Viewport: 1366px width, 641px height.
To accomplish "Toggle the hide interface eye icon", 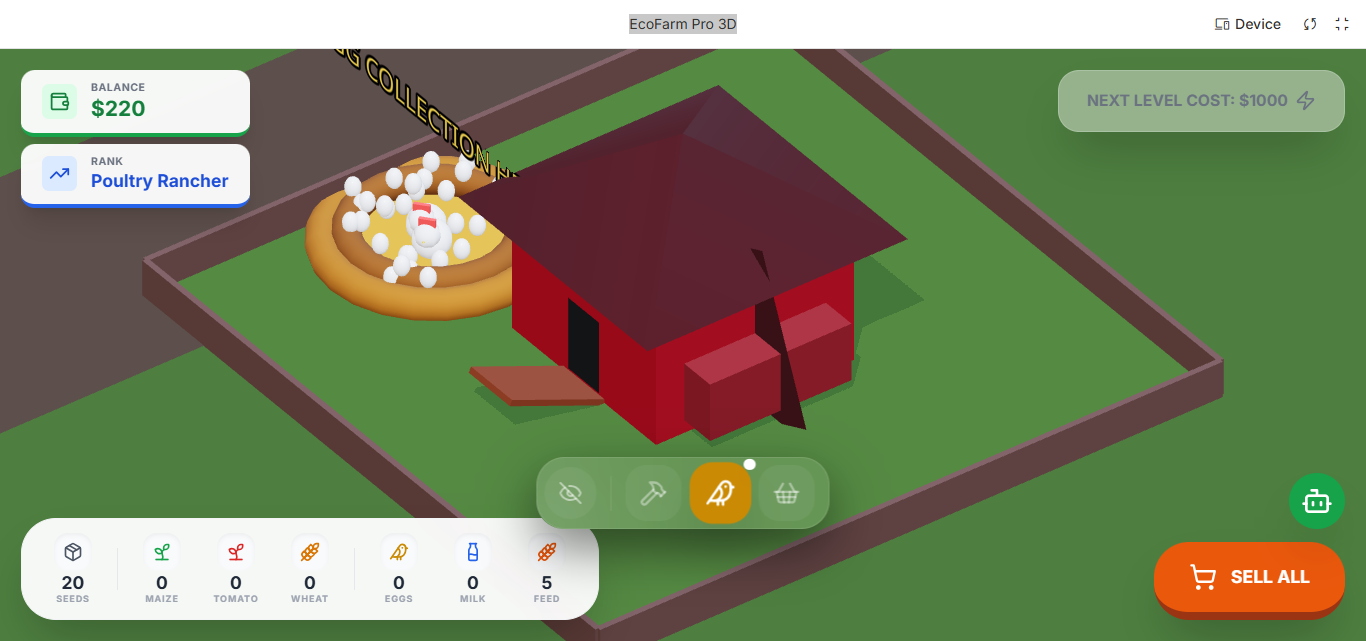I will 571,493.
